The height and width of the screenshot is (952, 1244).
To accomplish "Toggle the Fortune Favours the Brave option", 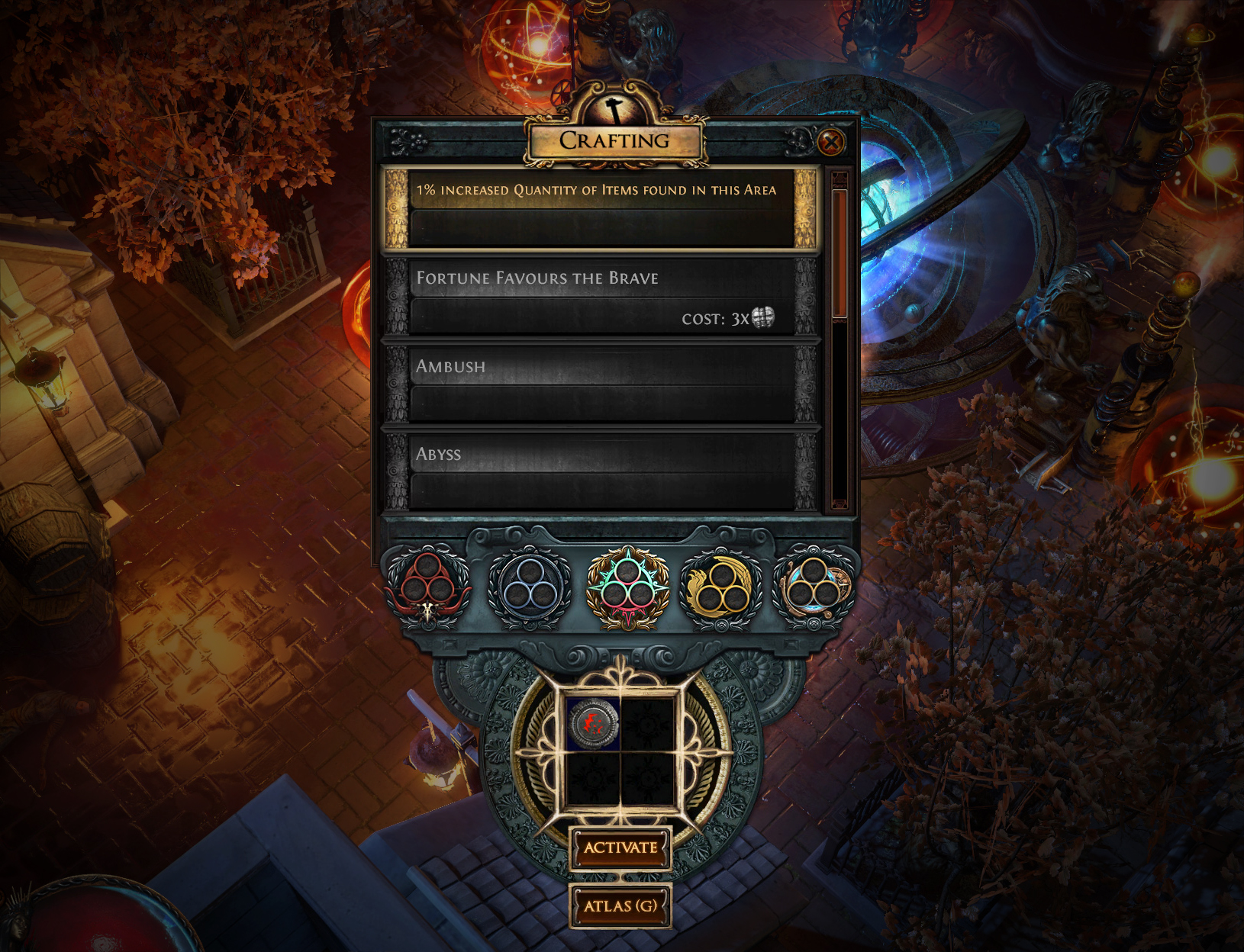I will tap(603, 297).
